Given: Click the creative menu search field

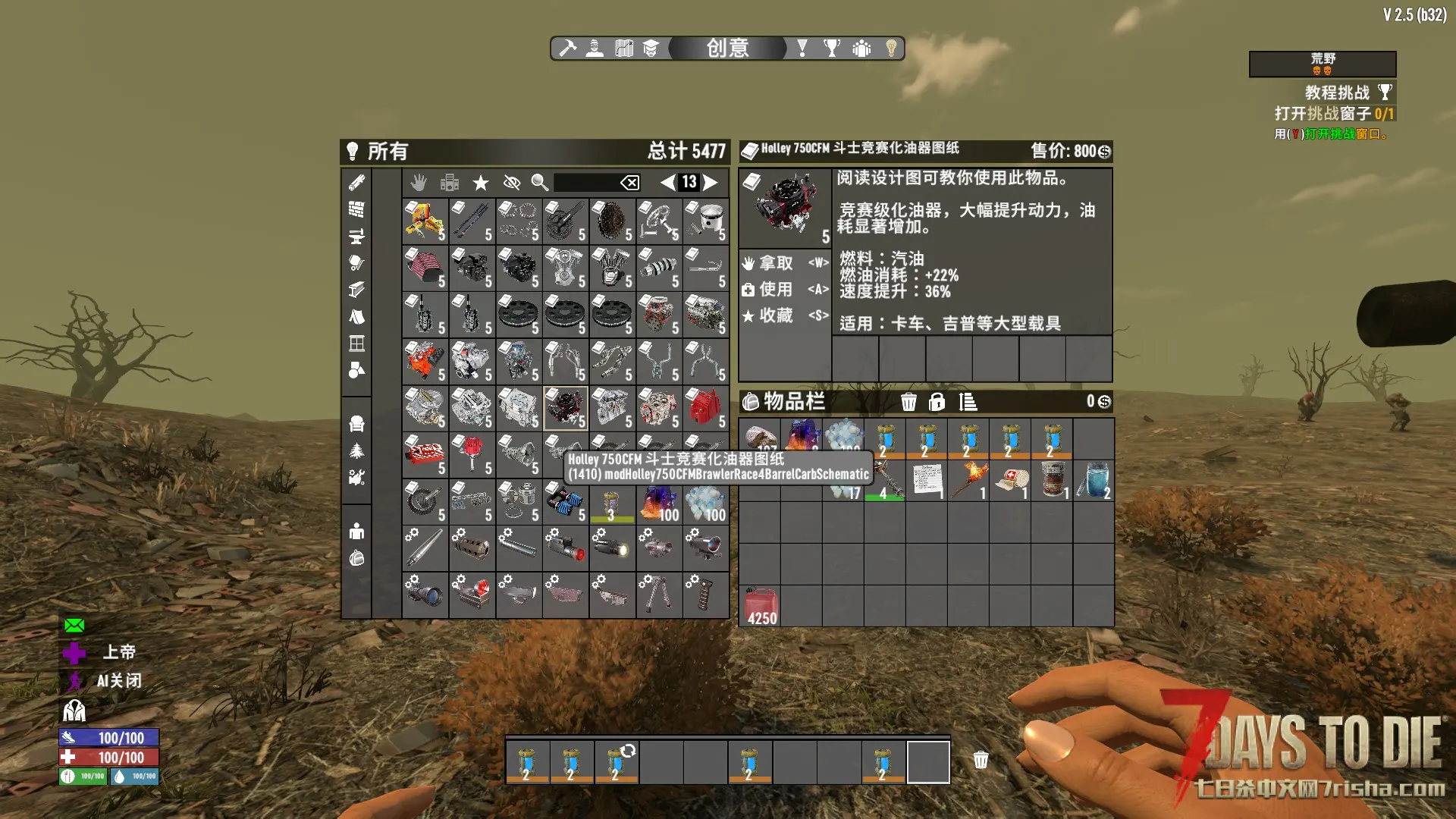Looking at the screenshot, I should (586, 183).
